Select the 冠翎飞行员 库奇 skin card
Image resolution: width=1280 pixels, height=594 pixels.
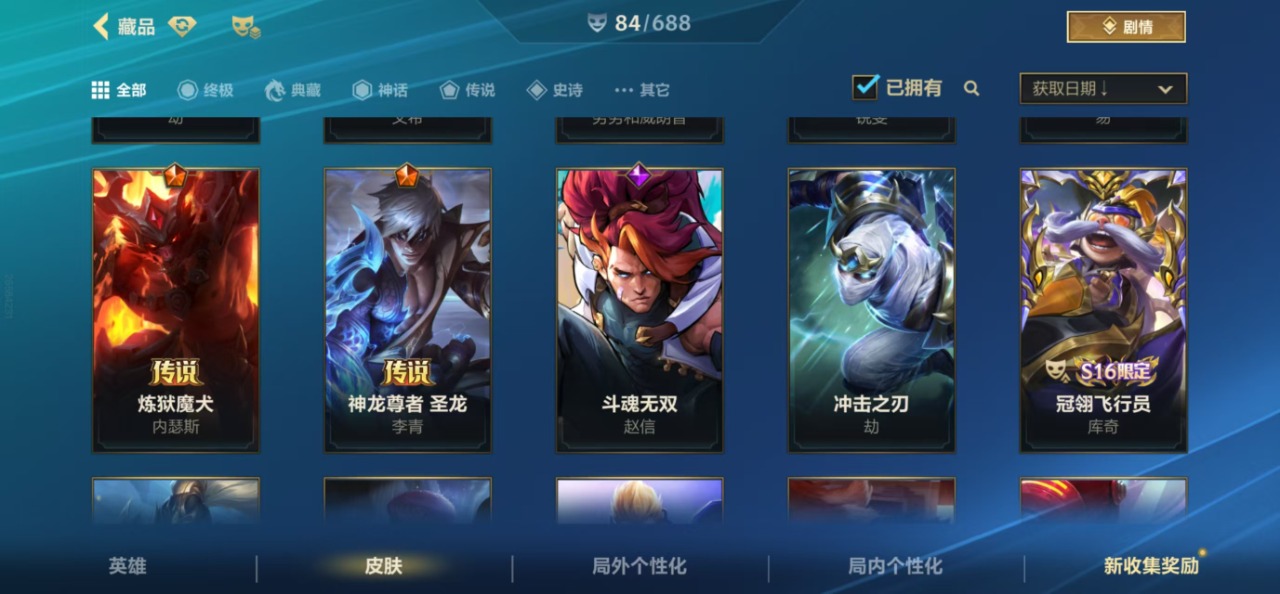click(x=1104, y=310)
